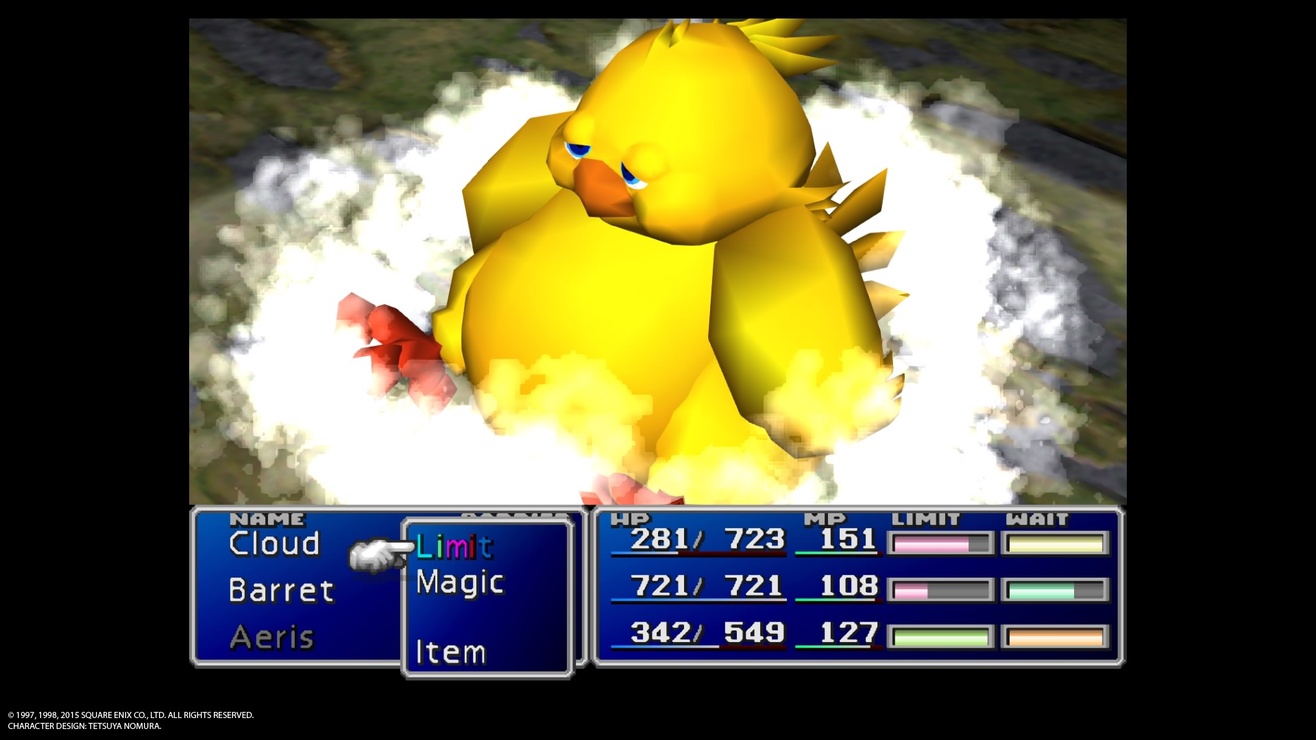1316x740 pixels.
Task: Pick Barret in the party list
Action: tap(280, 590)
